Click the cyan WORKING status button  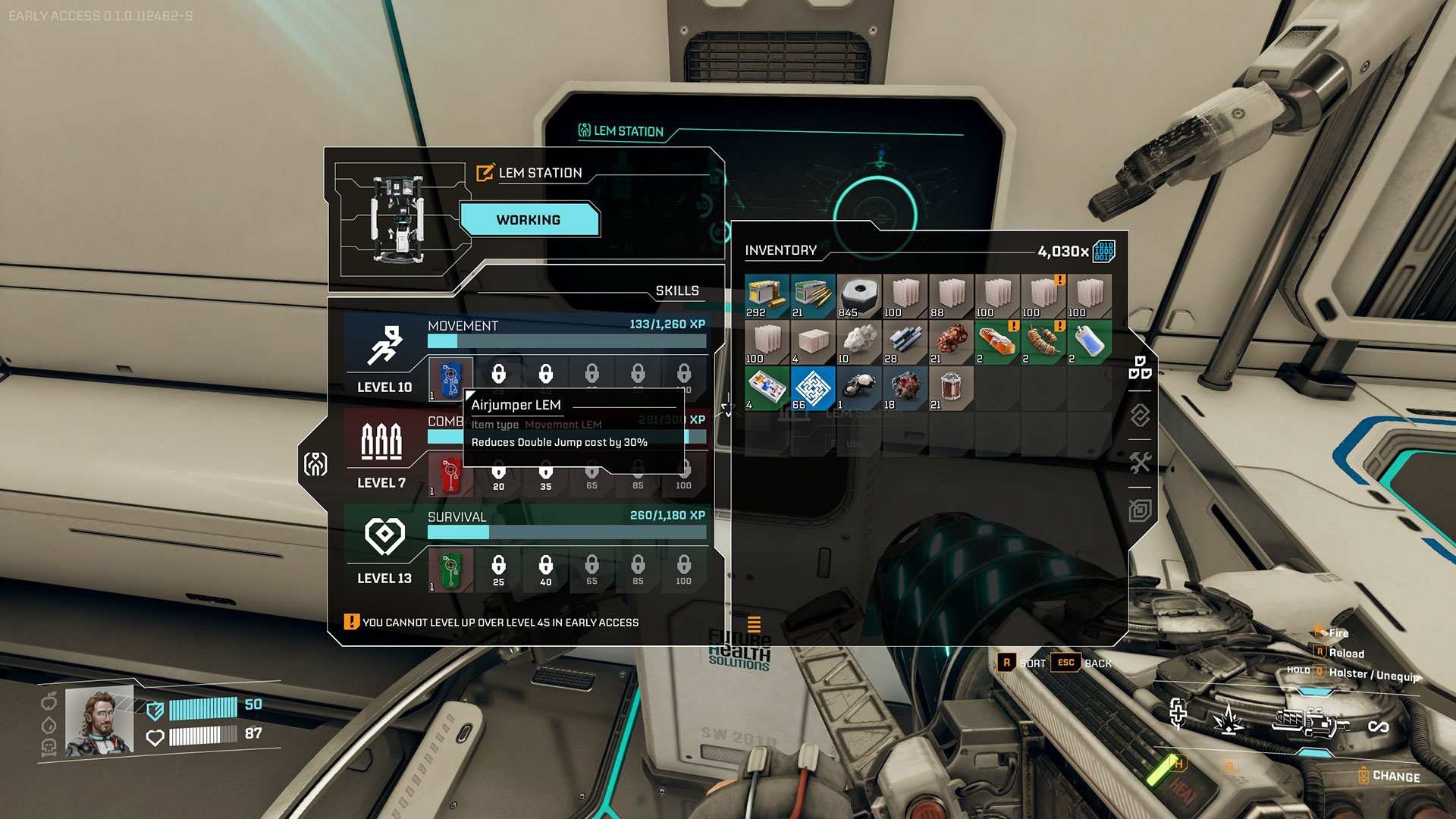529,220
